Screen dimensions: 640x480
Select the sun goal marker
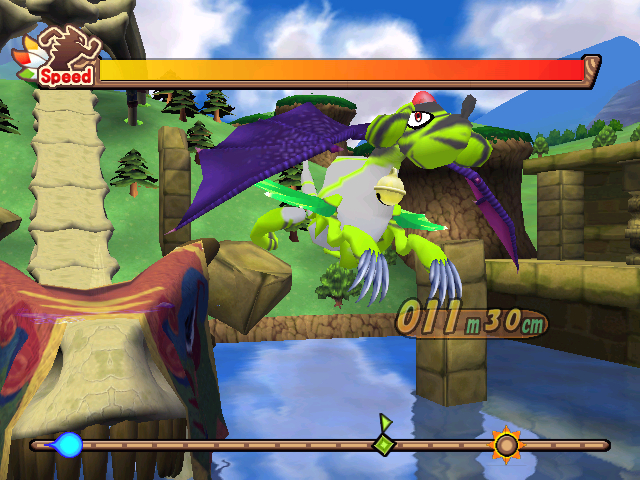click(507, 444)
